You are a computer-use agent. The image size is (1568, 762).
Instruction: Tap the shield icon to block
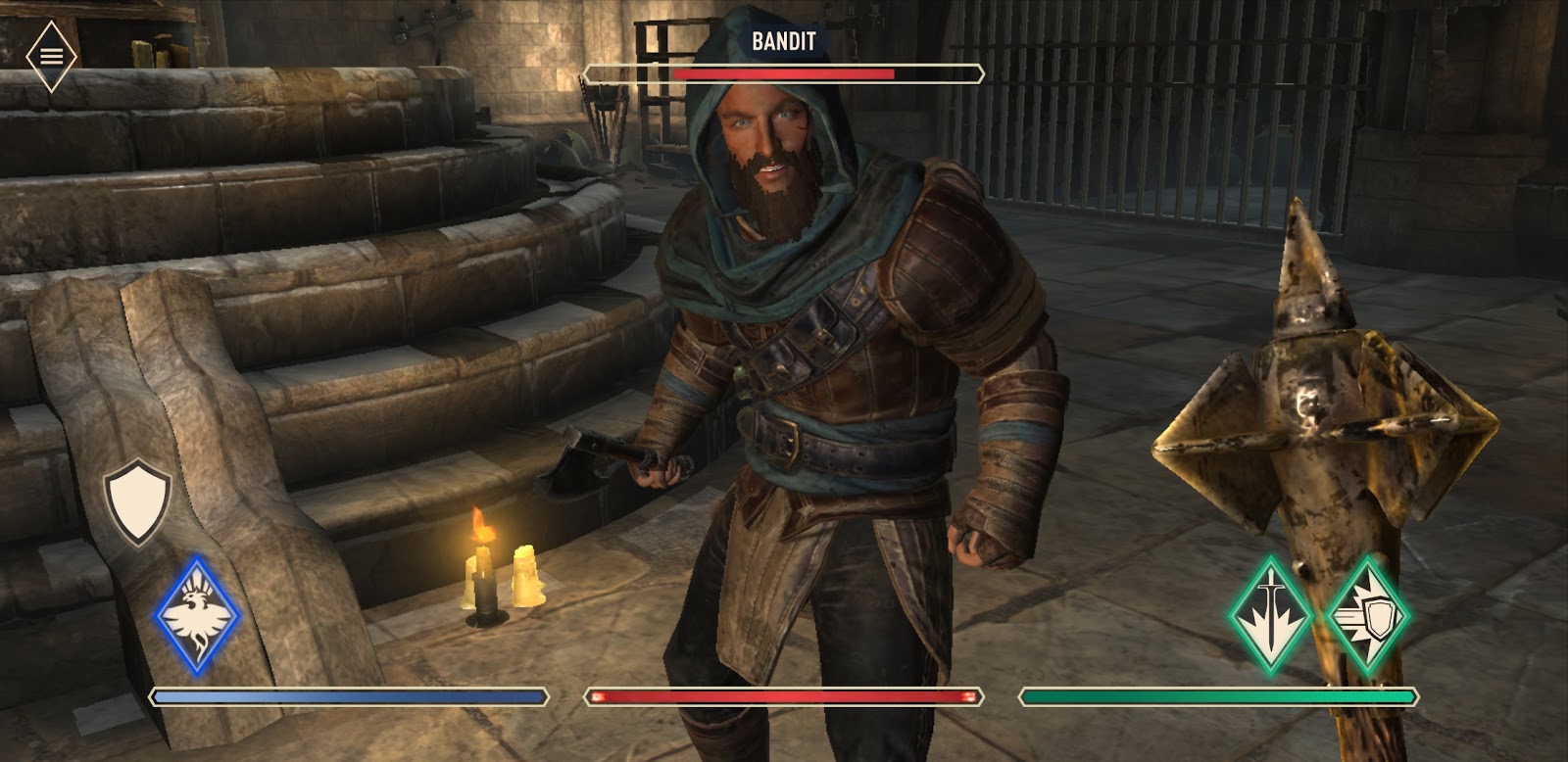pyautogui.click(x=137, y=501)
